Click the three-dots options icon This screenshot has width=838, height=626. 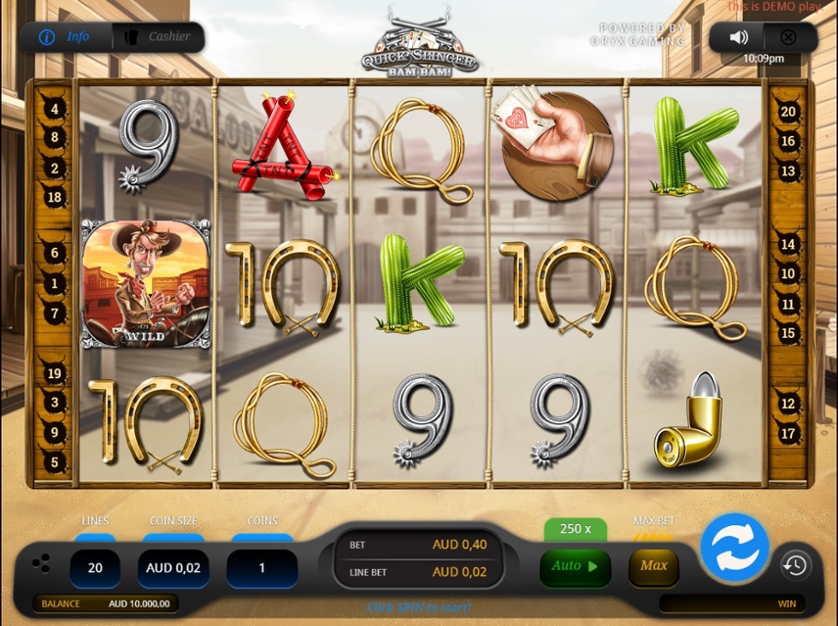pos(41,564)
